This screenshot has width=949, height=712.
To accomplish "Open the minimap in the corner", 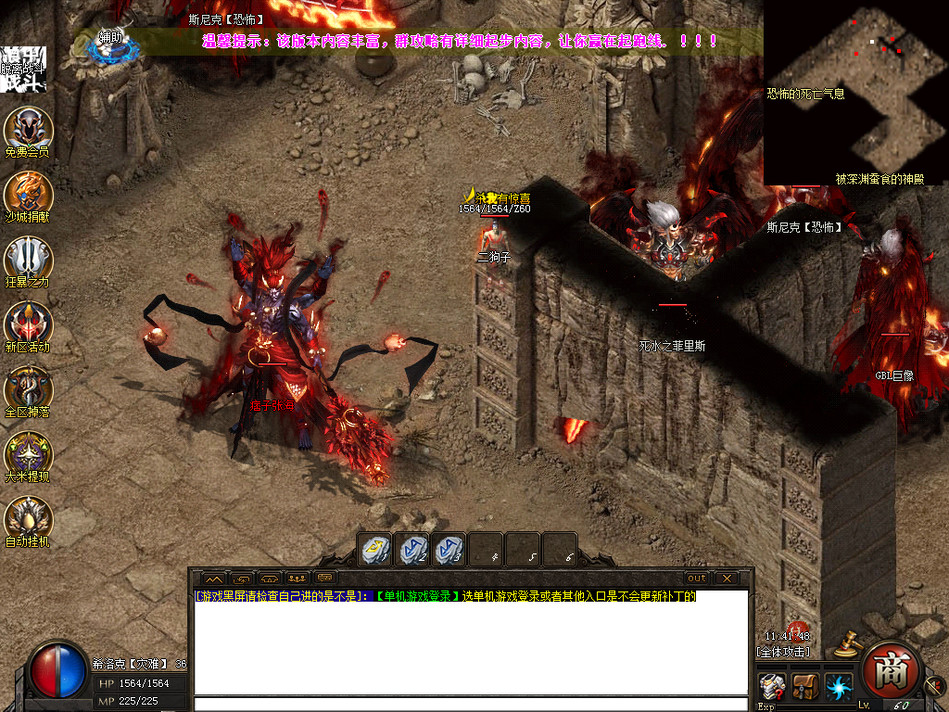I will [856, 92].
